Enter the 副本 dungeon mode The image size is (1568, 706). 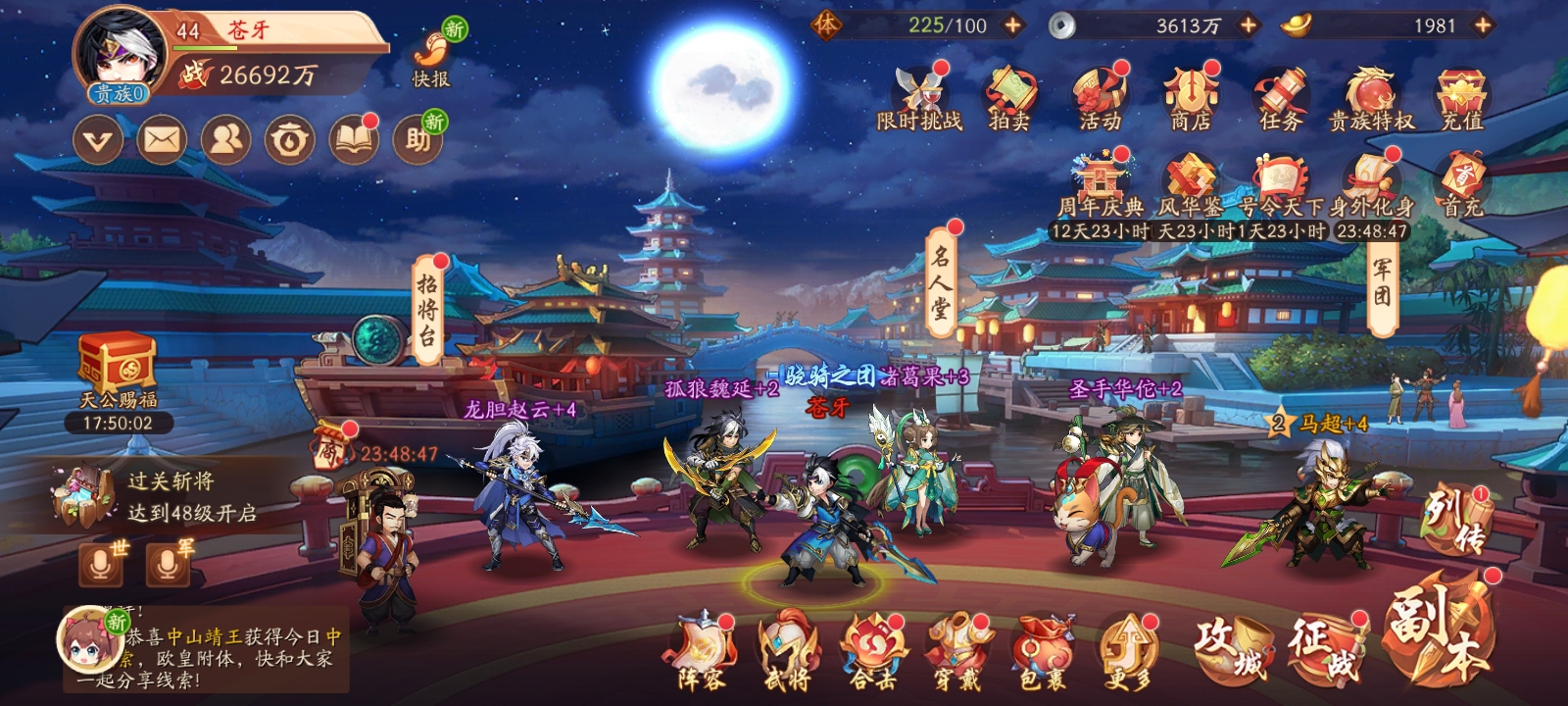(x=1439, y=632)
